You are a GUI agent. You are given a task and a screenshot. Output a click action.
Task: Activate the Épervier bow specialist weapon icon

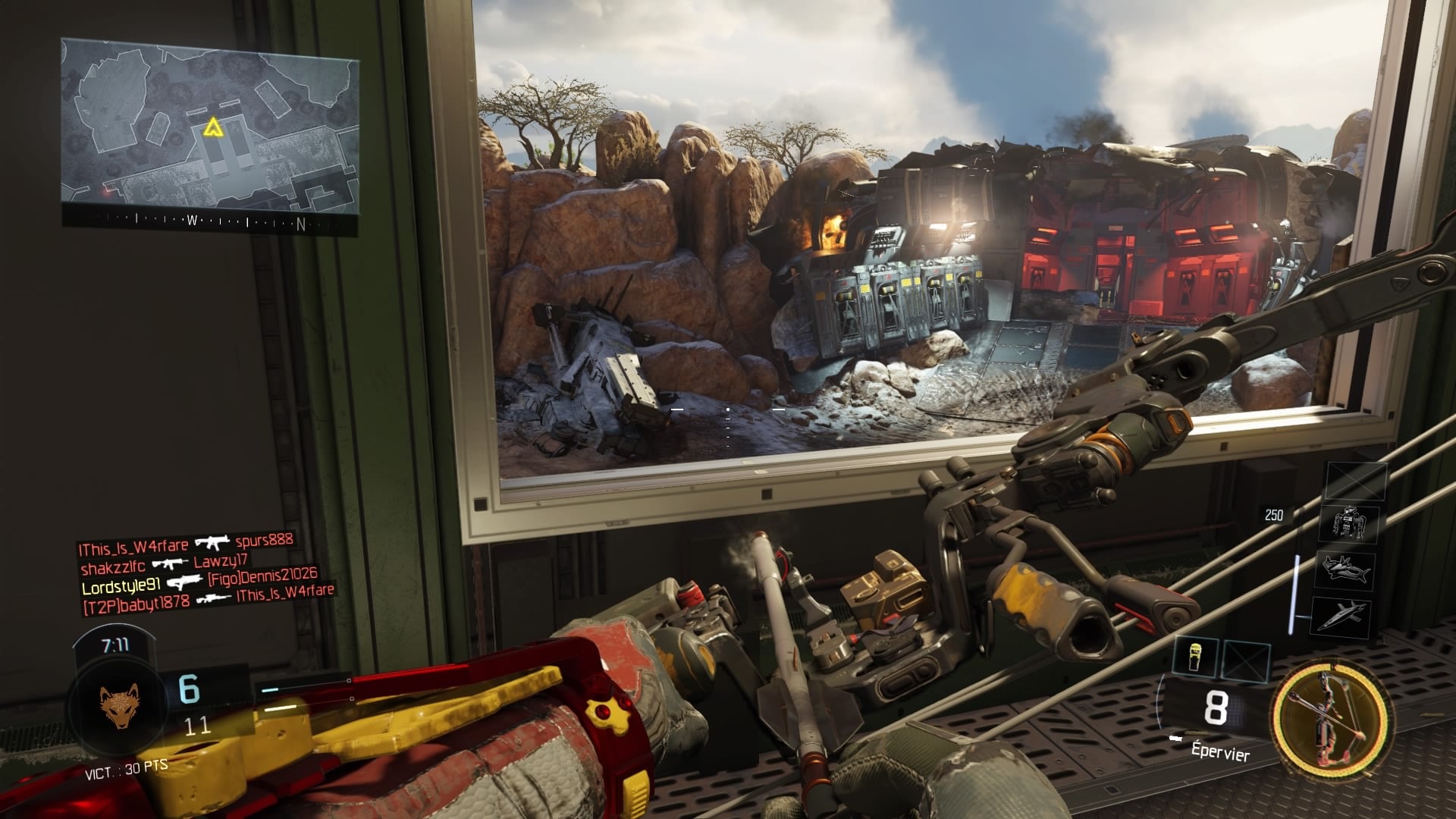[x=1331, y=717]
